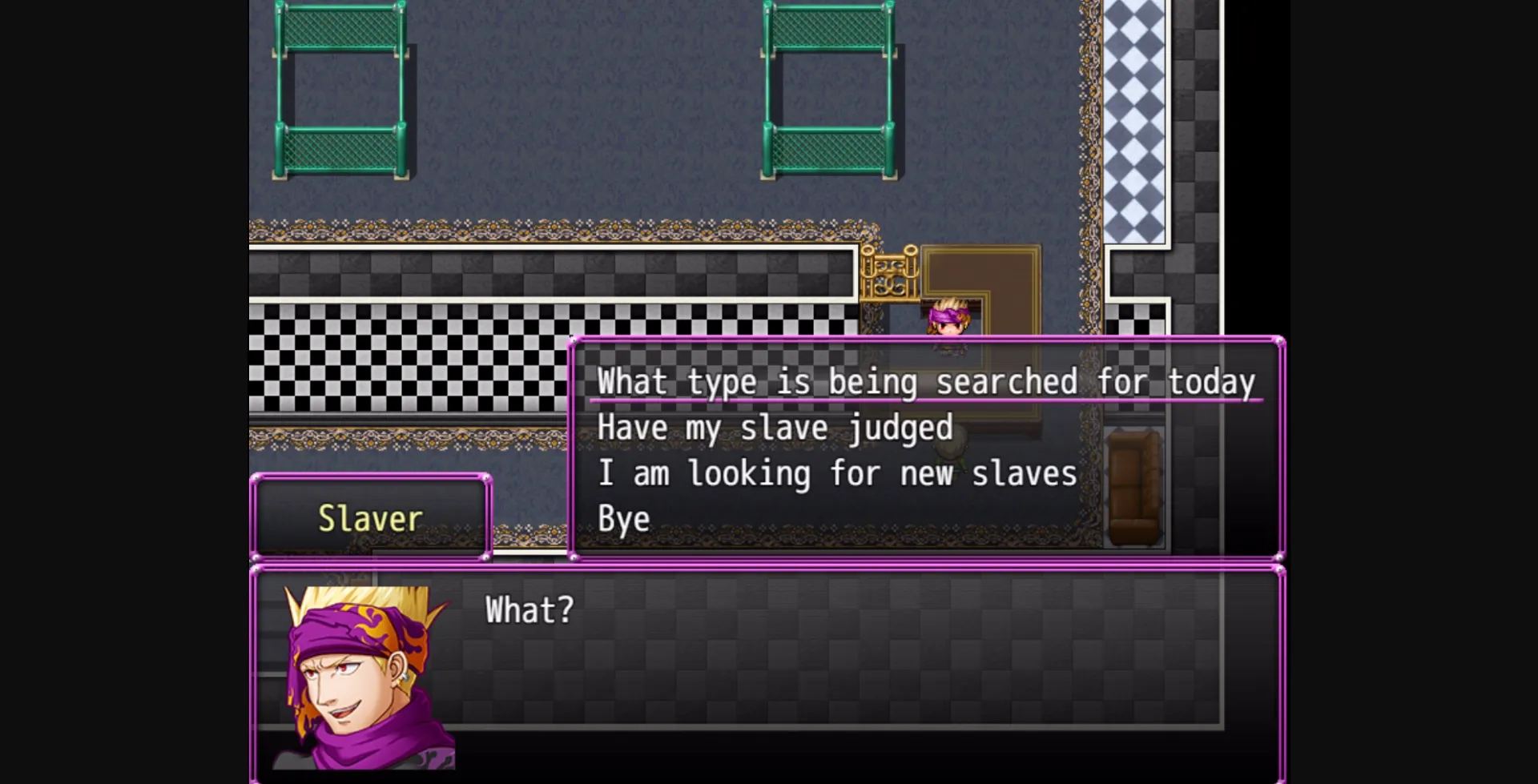The width and height of the screenshot is (1538, 784).
Task: Select the dialogue option "Have my slave judged"
Action: [775, 427]
